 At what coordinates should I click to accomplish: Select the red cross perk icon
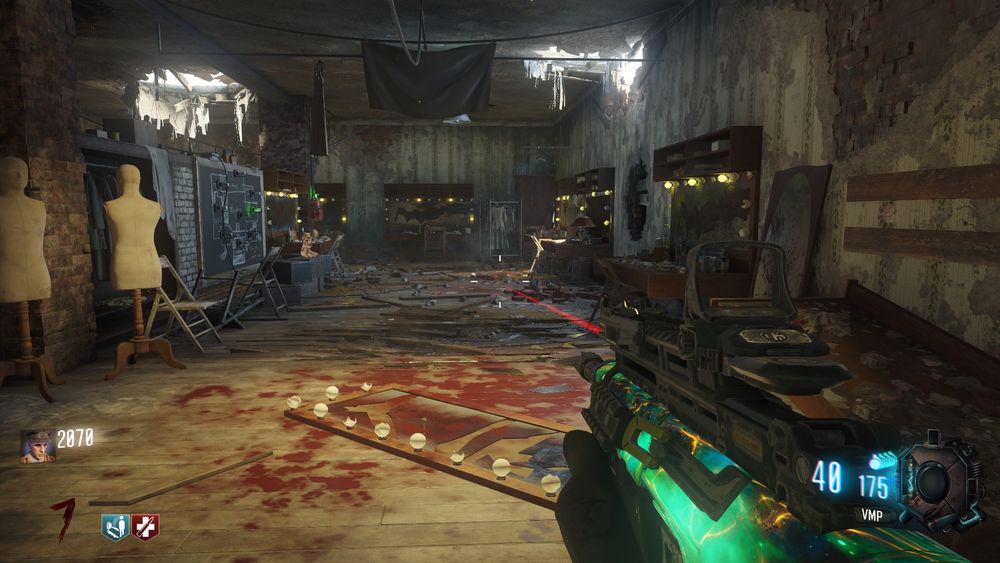click(146, 526)
